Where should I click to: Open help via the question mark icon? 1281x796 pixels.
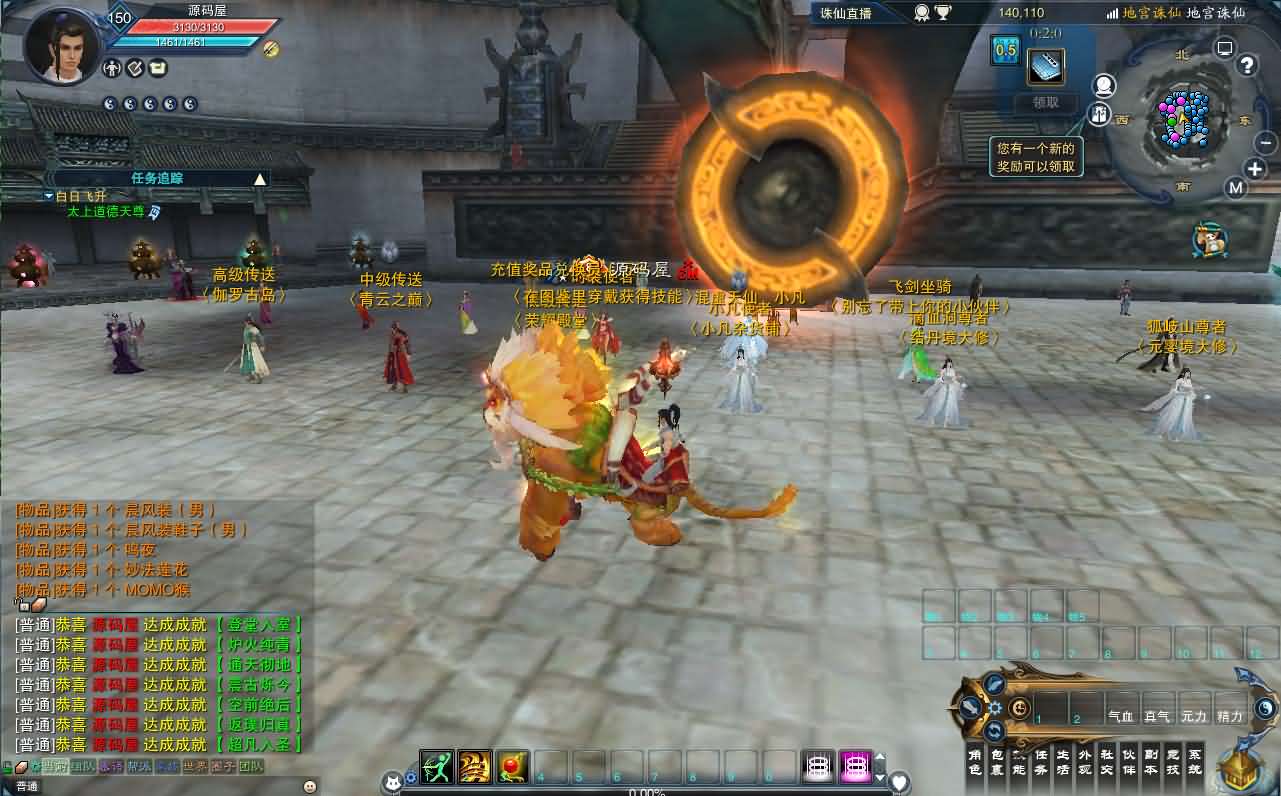point(1247,66)
